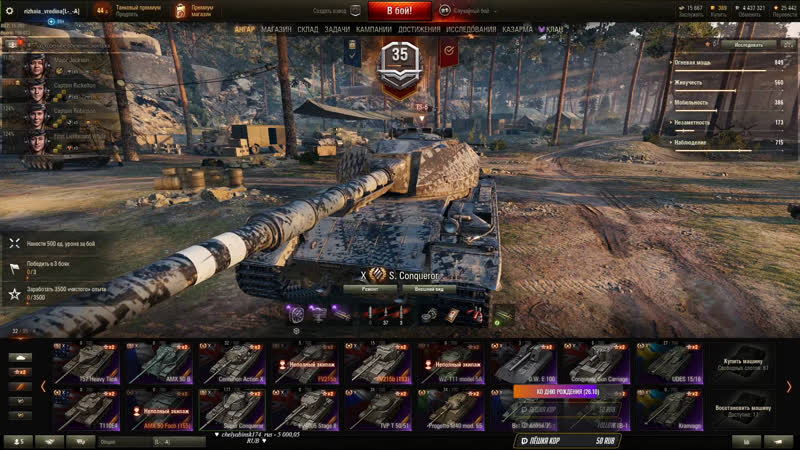The height and width of the screenshot is (450, 800).
Task: Switch to the Склад tab
Action: (x=308, y=29)
